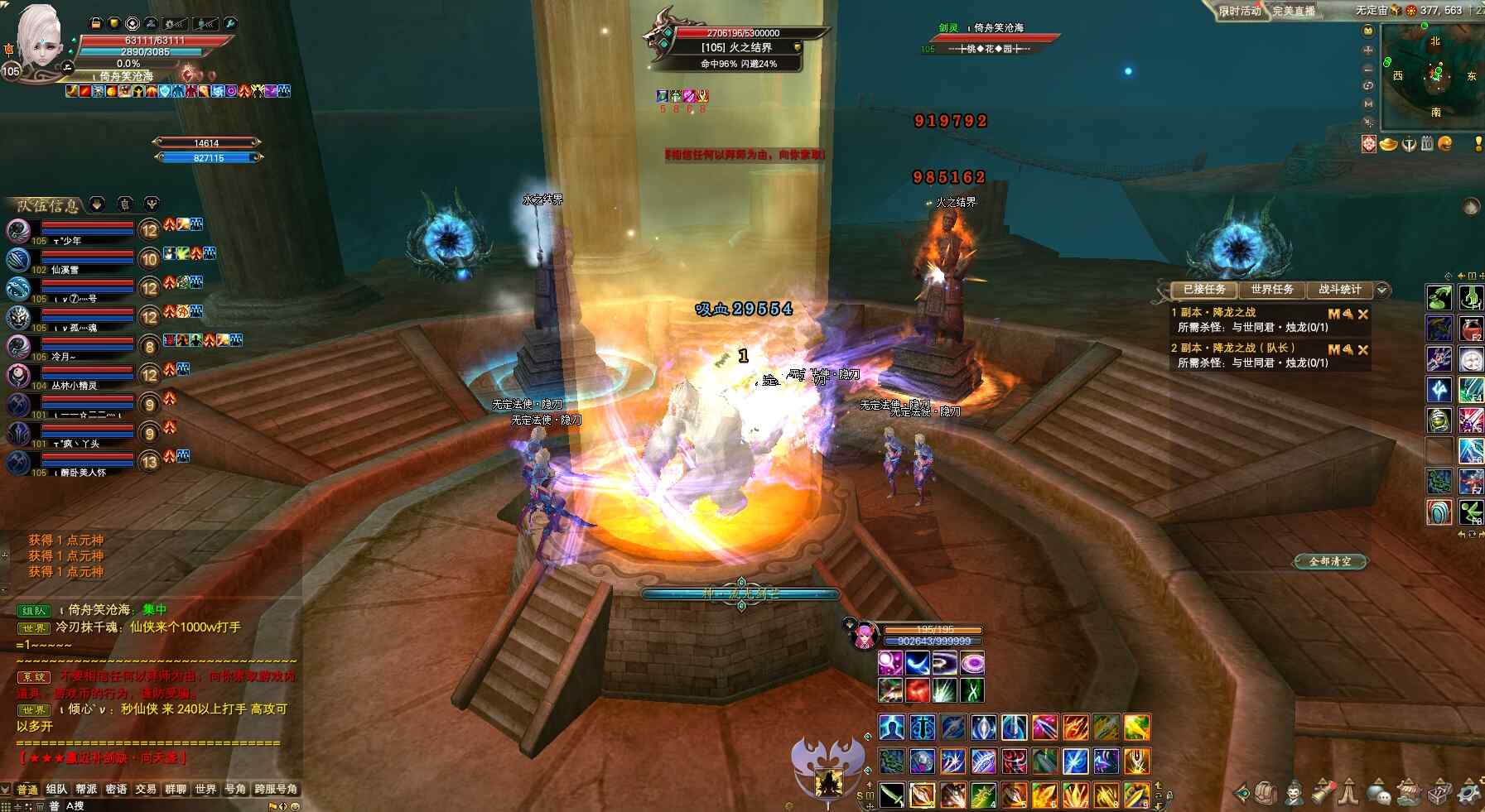Click your character portrait
This screenshot has width=1485, height=812.
click(x=40, y=40)
